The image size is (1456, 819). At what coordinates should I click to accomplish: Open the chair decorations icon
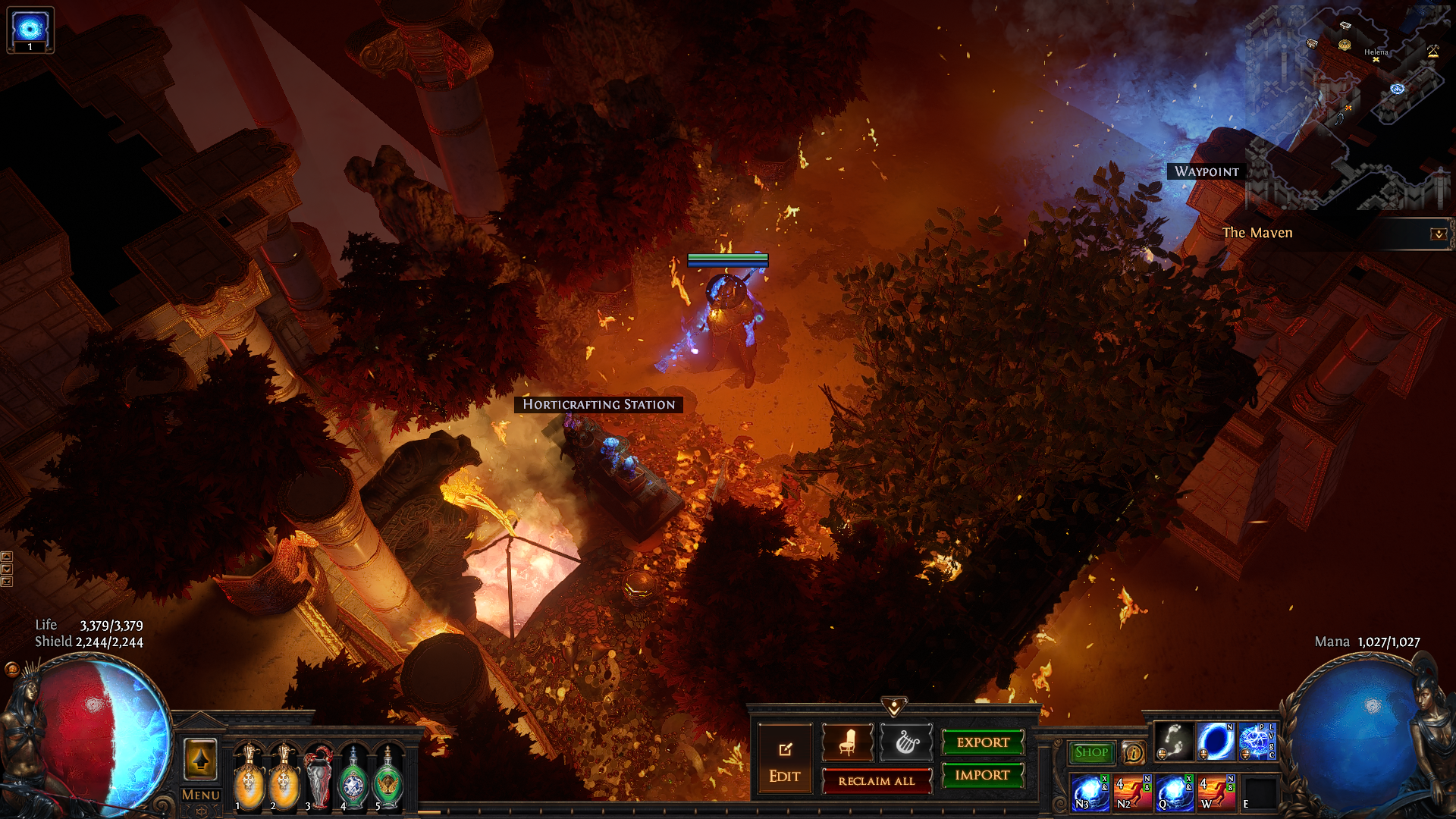coord(847,742)
